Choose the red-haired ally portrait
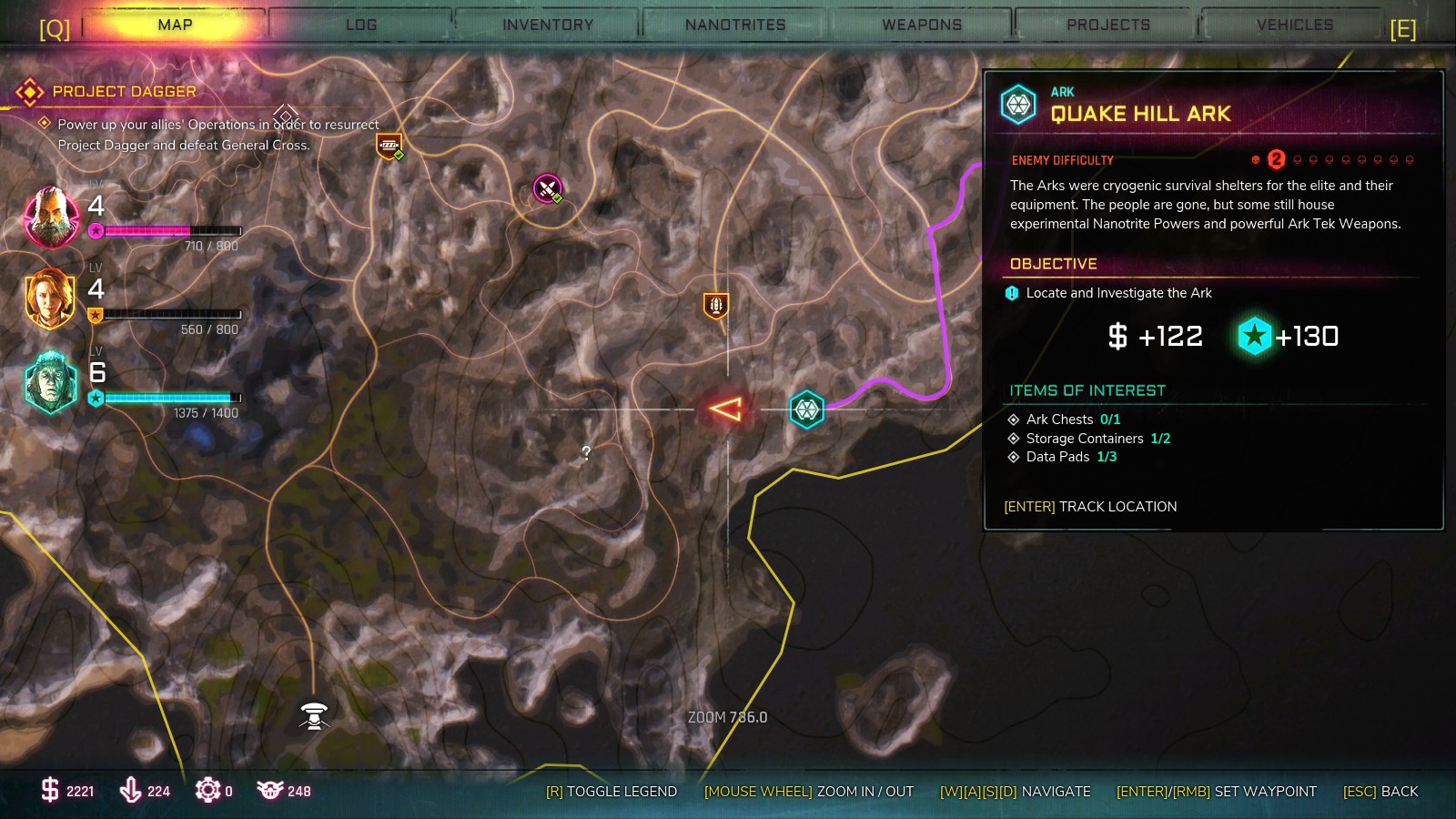Image resolution: width=1456 pixels, height=819 pixels. [51, 298]
